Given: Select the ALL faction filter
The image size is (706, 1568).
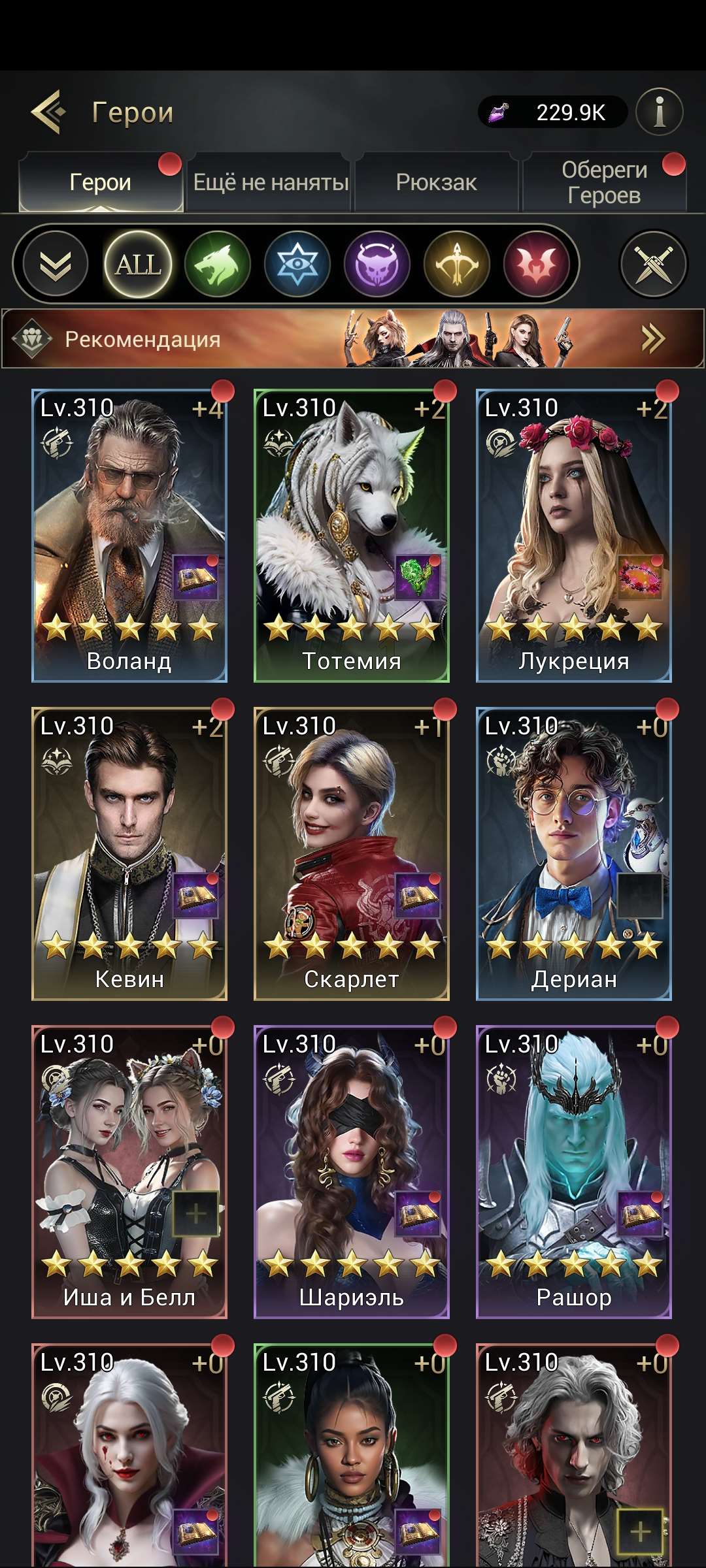Looking at the screenshot, I should (137, 264).
